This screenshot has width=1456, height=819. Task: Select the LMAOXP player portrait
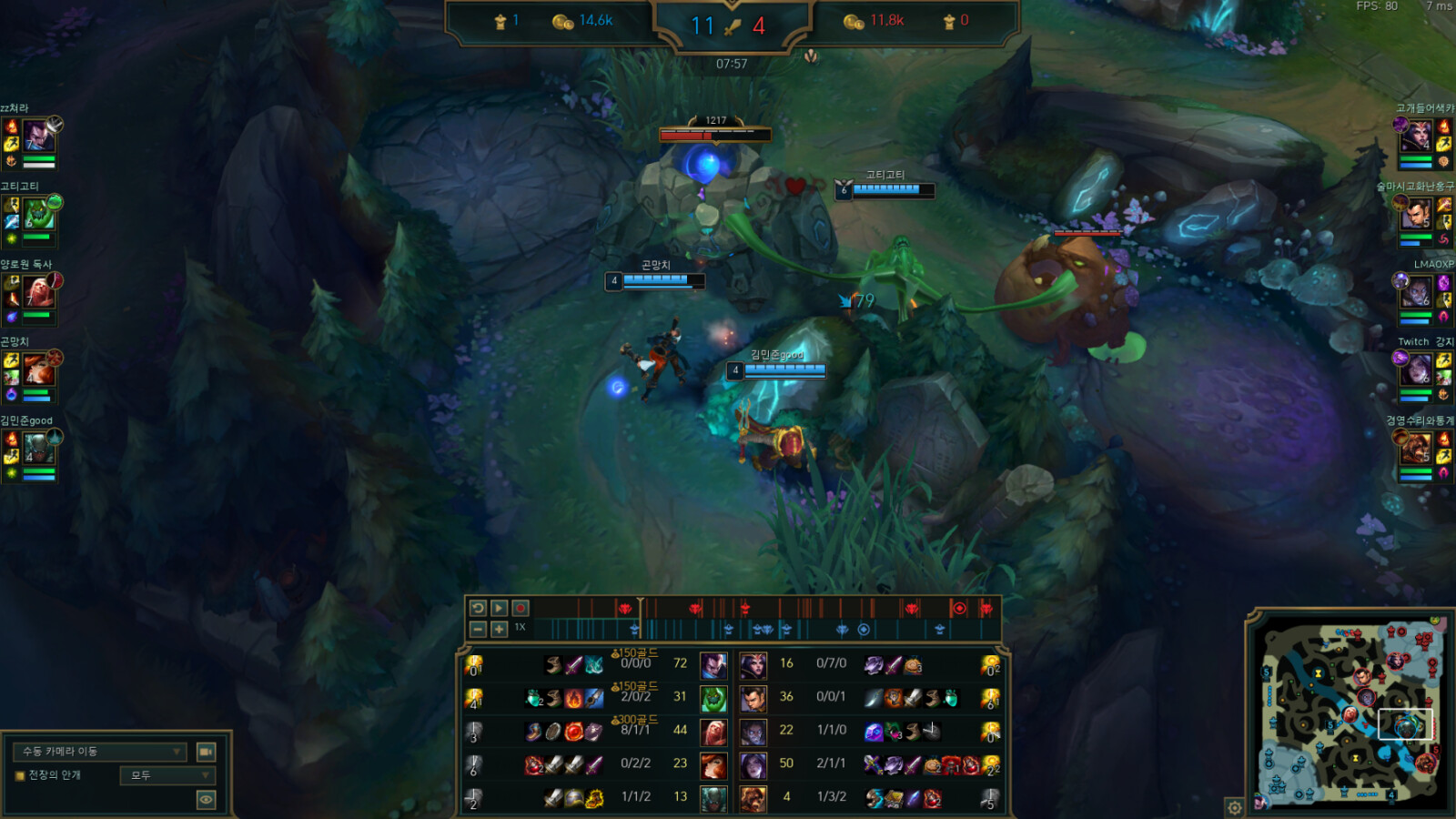click(x=1416, y=293)
